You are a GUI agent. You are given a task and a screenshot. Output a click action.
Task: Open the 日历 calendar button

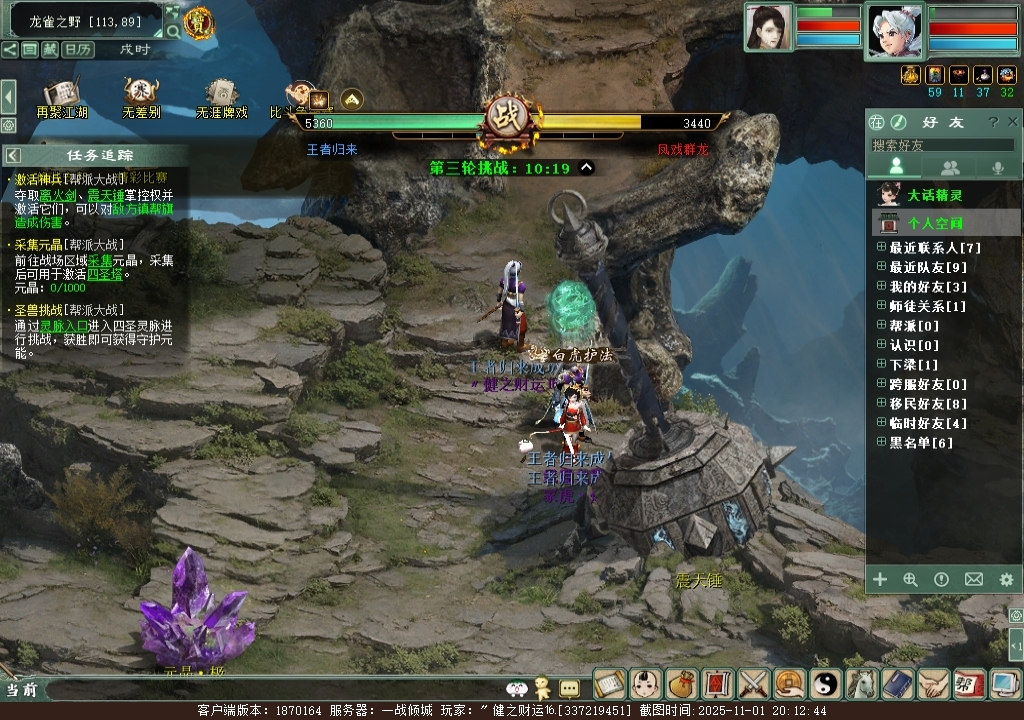coord(77,49)
